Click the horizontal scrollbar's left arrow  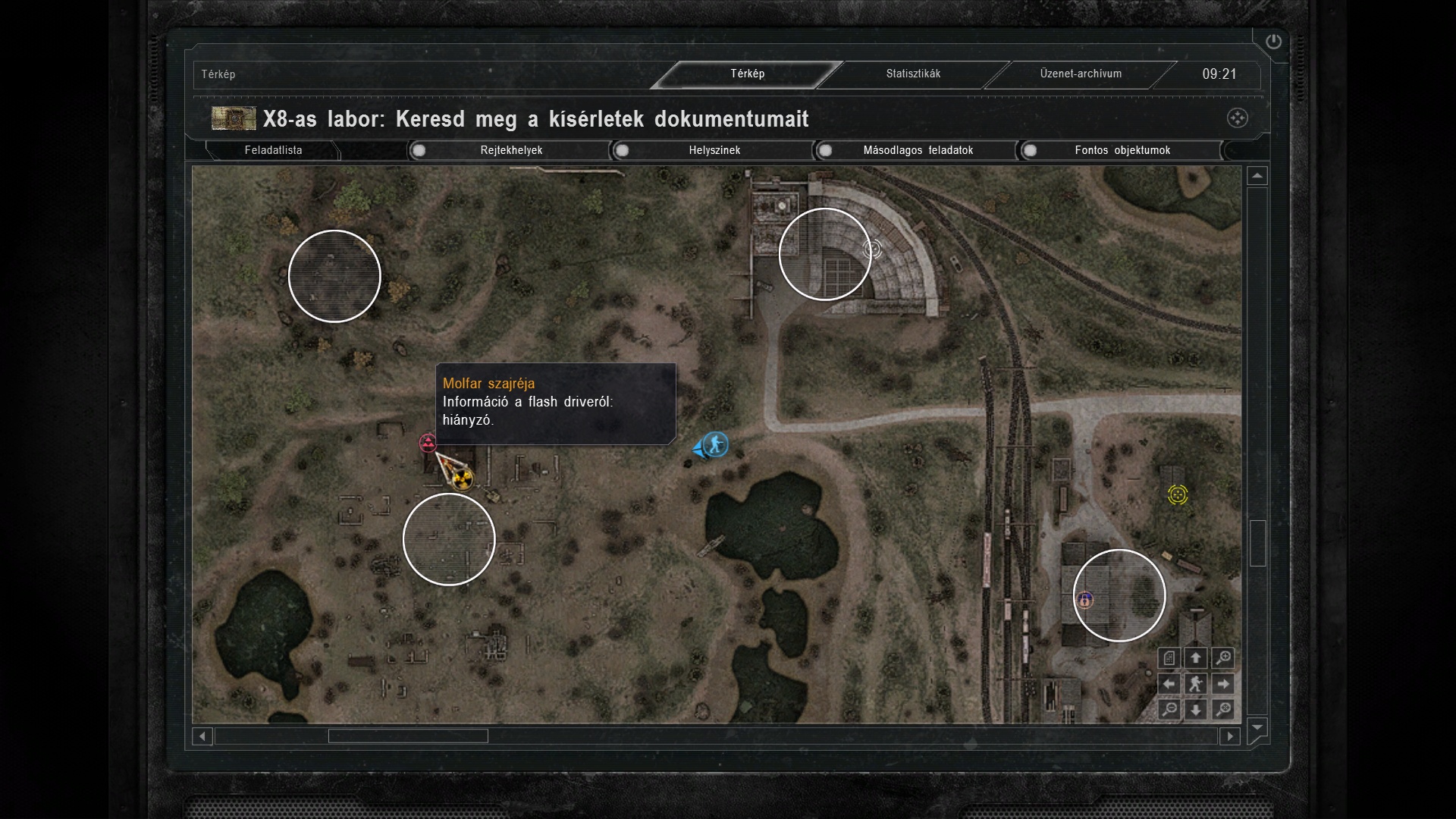(202, 736)
